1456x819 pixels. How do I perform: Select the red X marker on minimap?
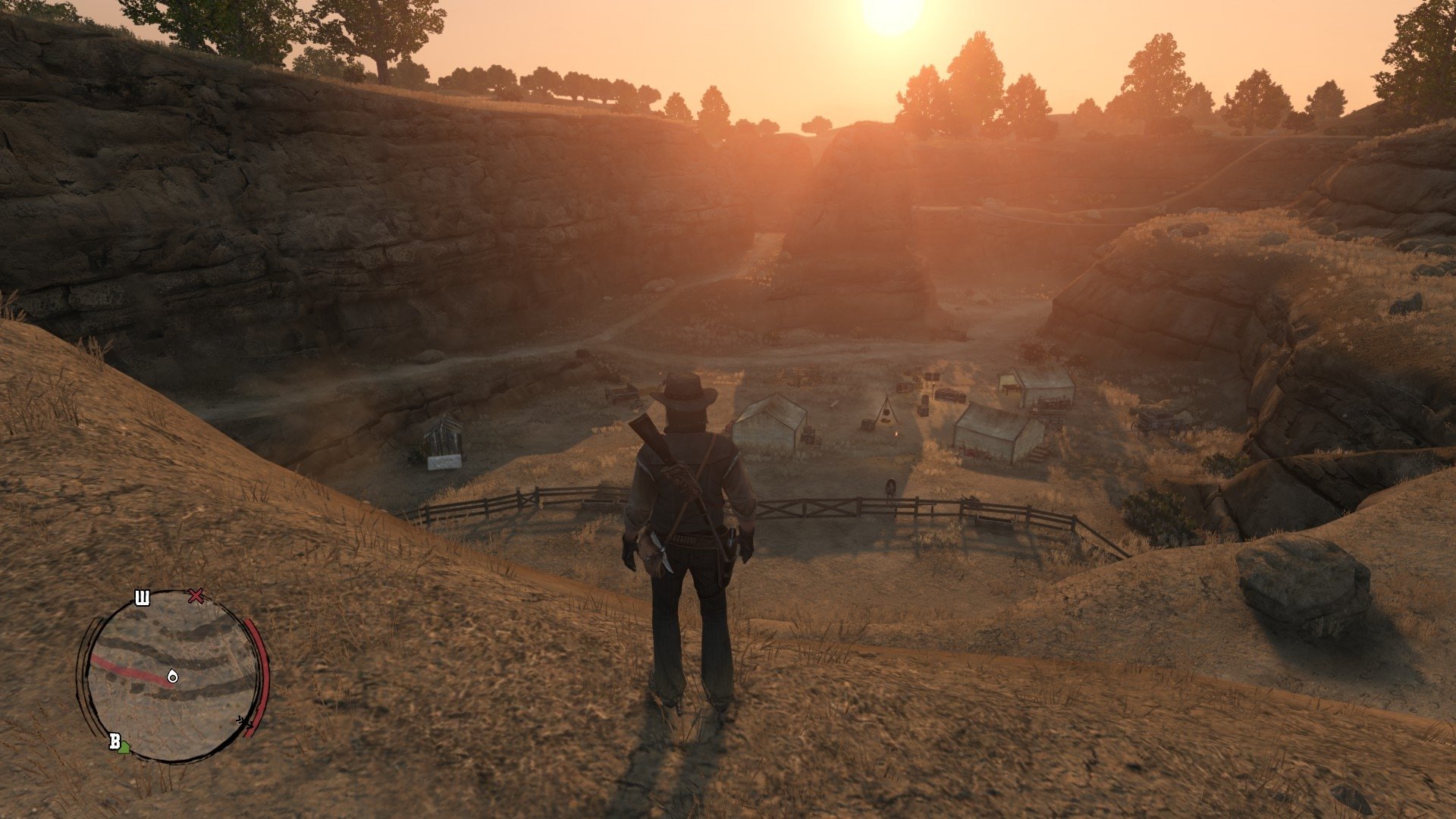point(196,596)
